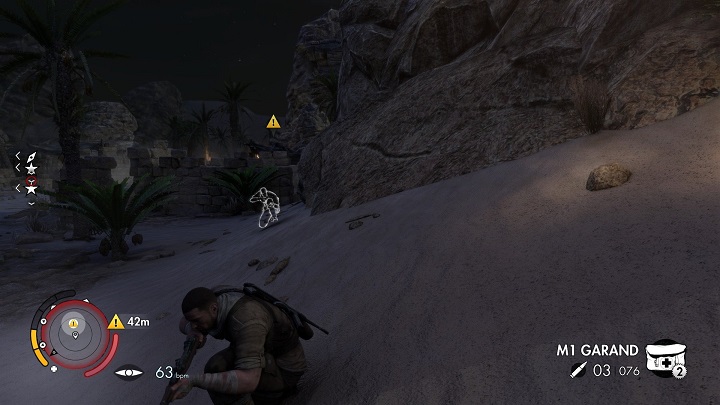Image resolution: width=720 pixels, height=405 pixels.
Task: Select the yellow warning marker on the radar
Action: (74, 322)
